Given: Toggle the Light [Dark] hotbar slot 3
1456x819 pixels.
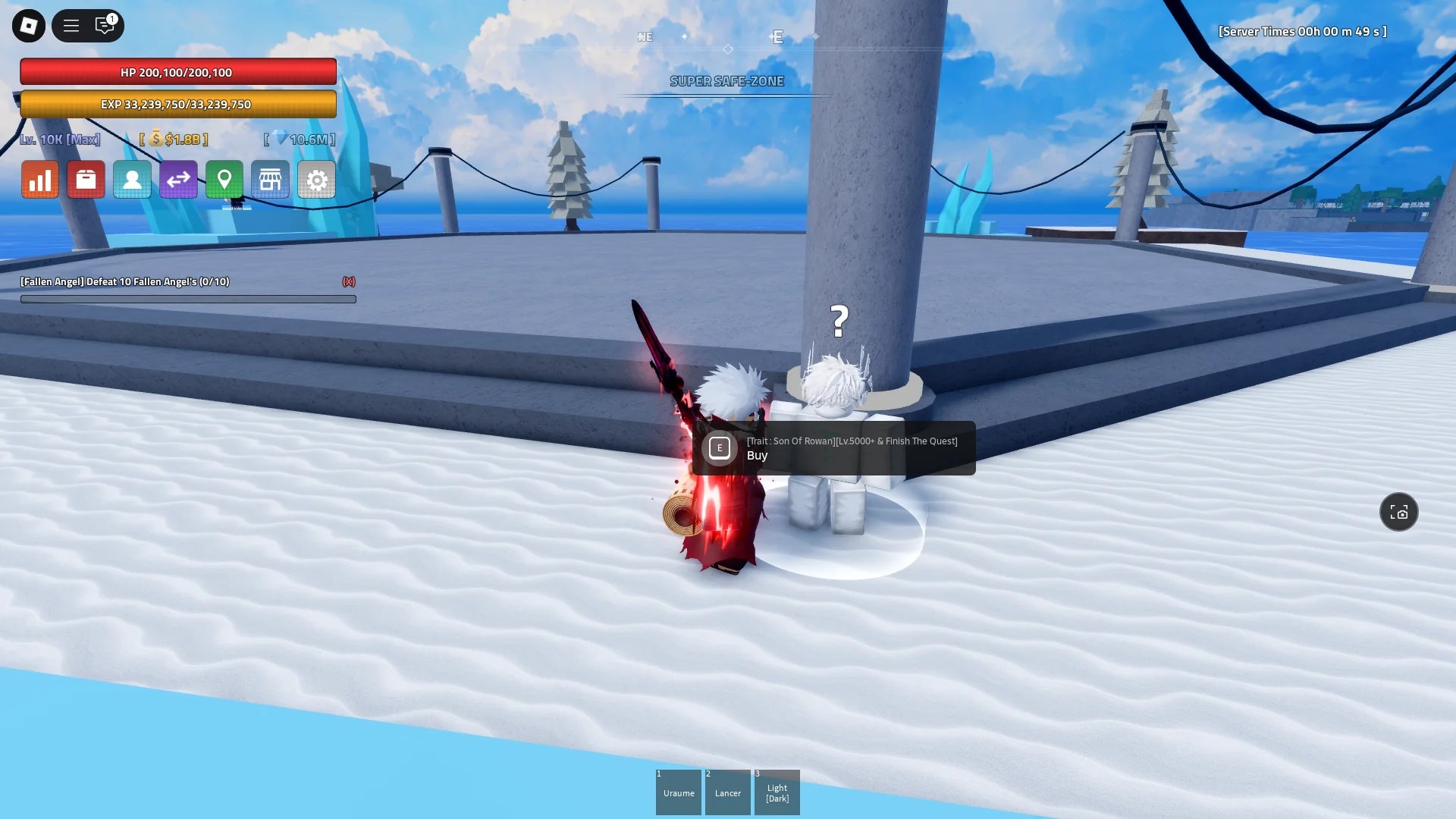Looking at the screenshot, I should (x=777, y=792).
